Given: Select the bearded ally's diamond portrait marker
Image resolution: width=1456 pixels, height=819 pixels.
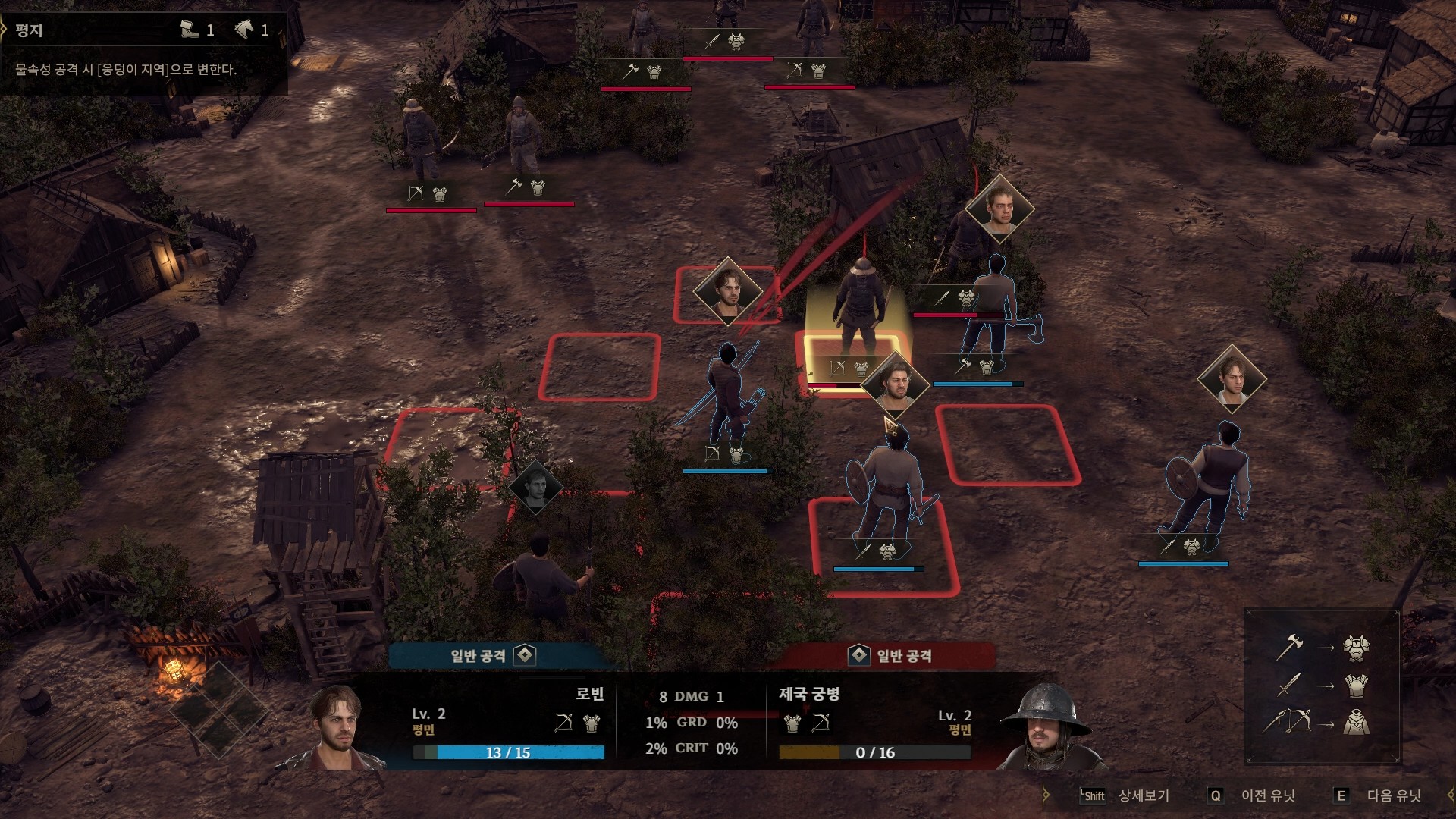Looking at the screenshot, I should click(895, 384).
